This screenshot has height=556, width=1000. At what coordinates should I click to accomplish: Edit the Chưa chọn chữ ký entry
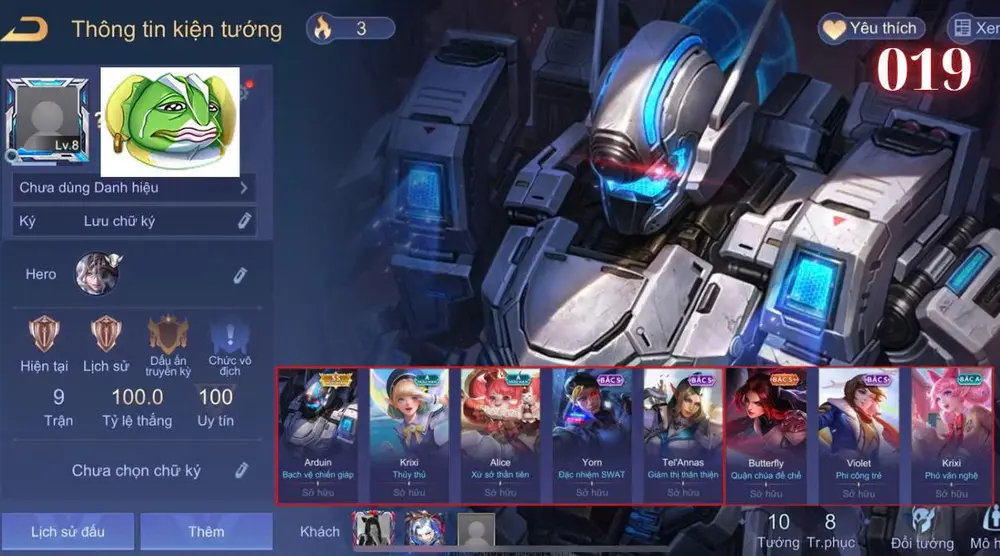click(x=241, y=470)
